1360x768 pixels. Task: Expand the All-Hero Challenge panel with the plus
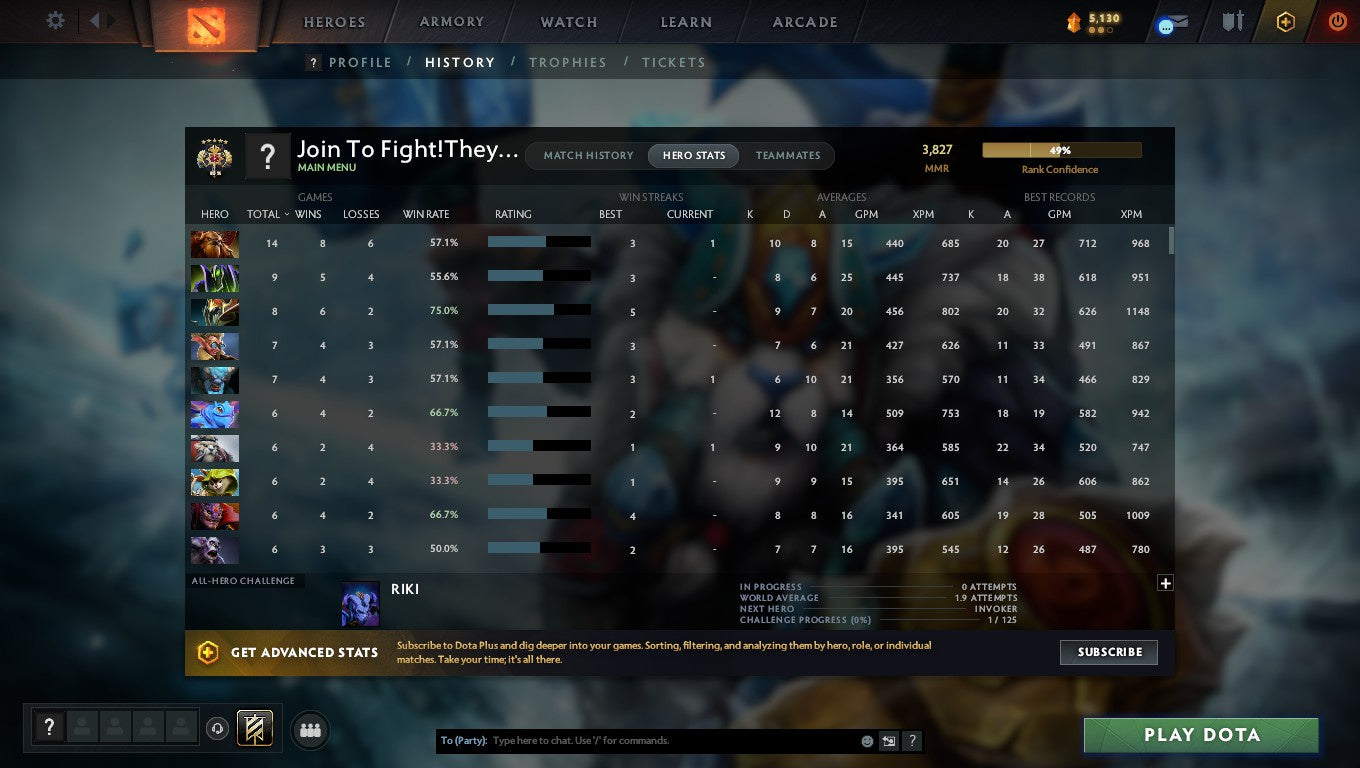coord(1164,582)
